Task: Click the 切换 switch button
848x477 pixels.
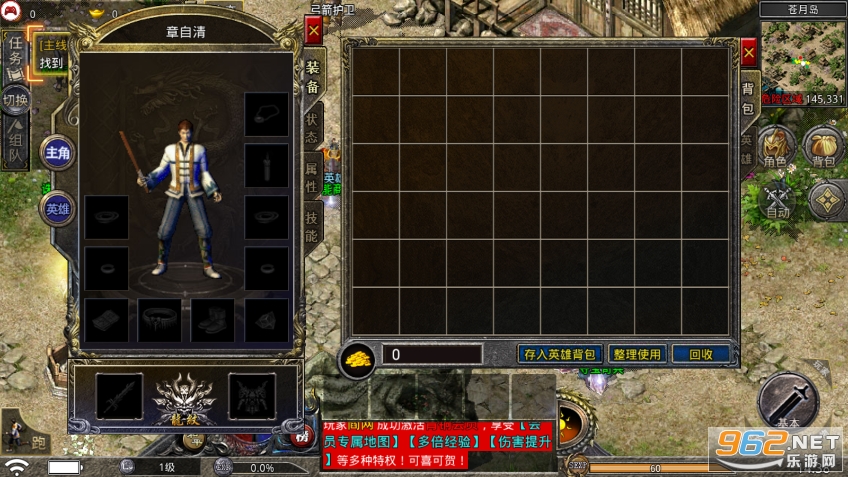Action: pos(15,100)
